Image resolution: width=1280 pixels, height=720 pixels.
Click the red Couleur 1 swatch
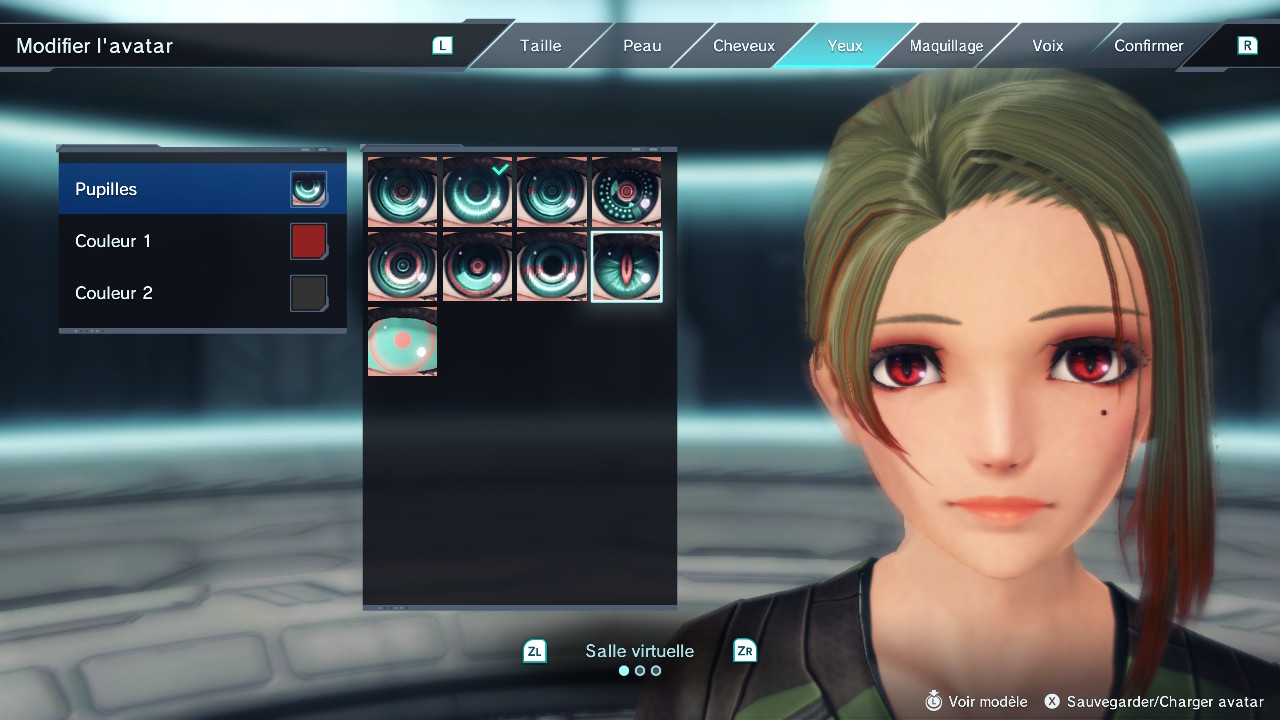(x=308, y=240)
